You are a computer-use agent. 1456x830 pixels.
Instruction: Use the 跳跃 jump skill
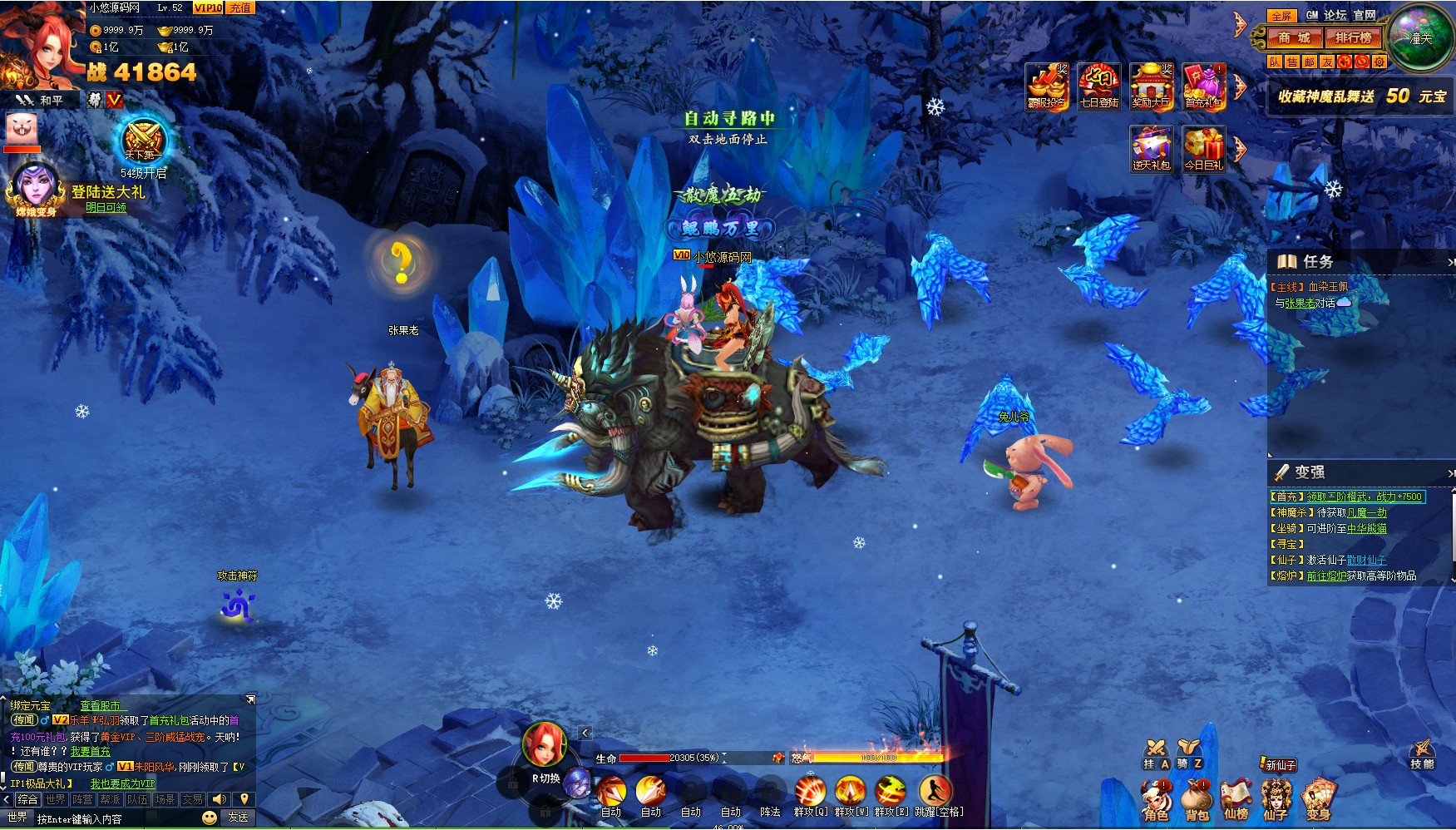[935, 793]
